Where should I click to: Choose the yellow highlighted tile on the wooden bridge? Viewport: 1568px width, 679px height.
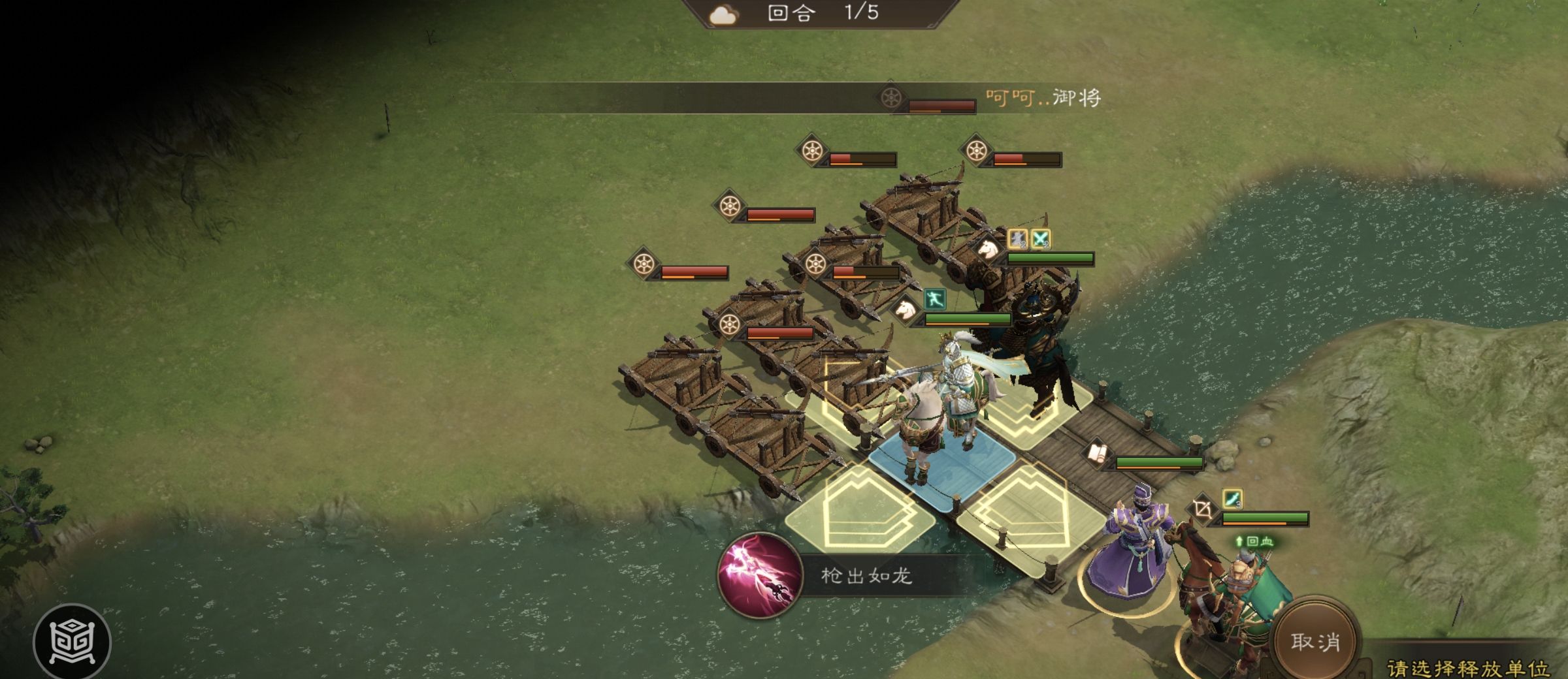[1024, 517]
